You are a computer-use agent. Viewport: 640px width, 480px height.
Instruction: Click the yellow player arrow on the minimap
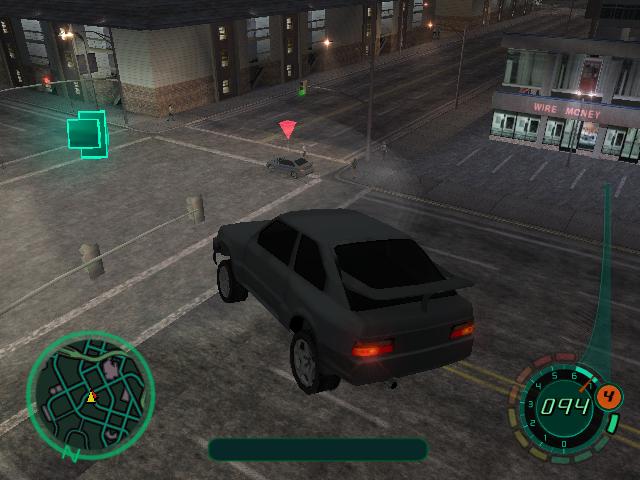point(91,397)
